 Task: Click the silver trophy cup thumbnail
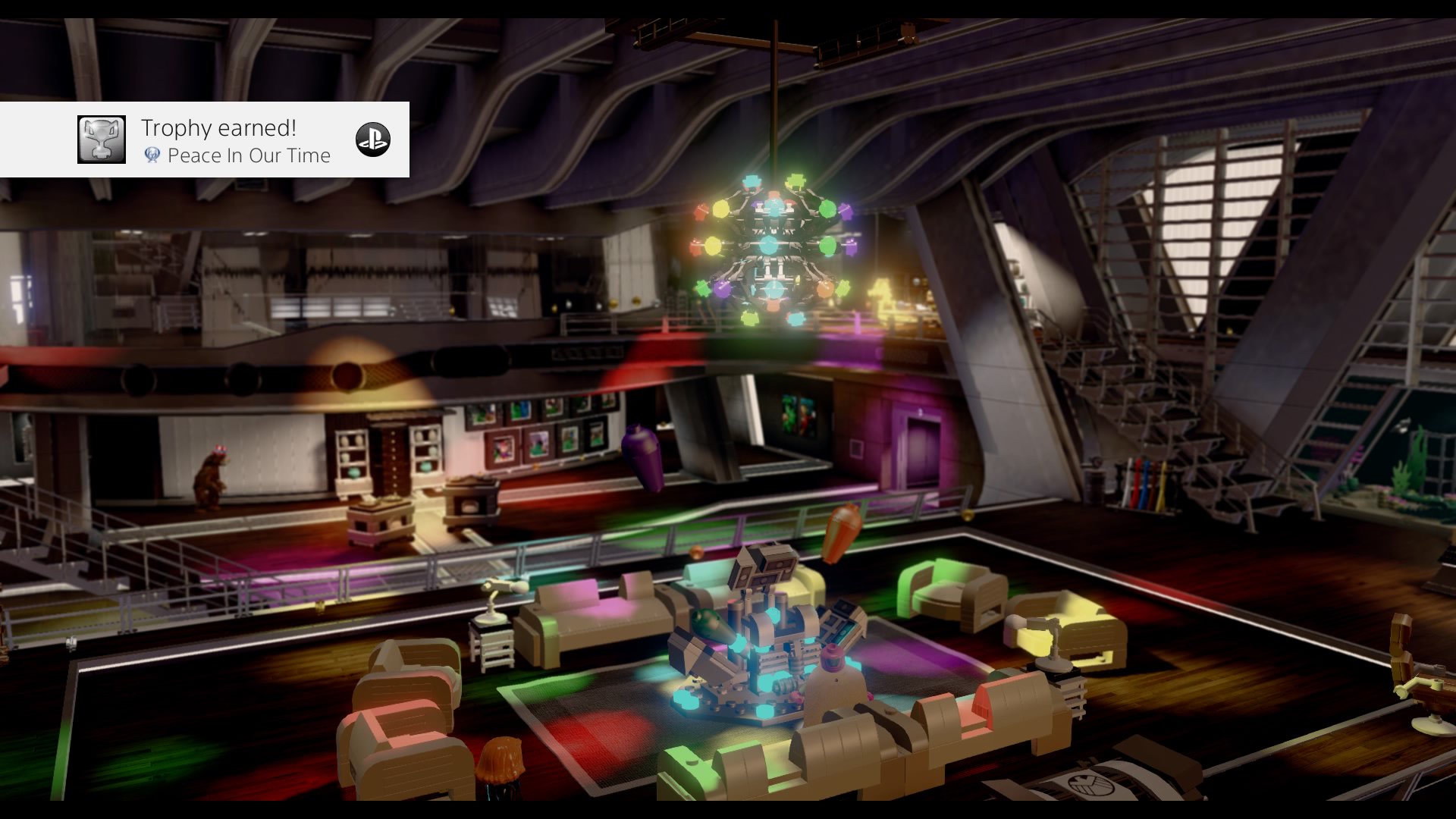tap(102, 140)
